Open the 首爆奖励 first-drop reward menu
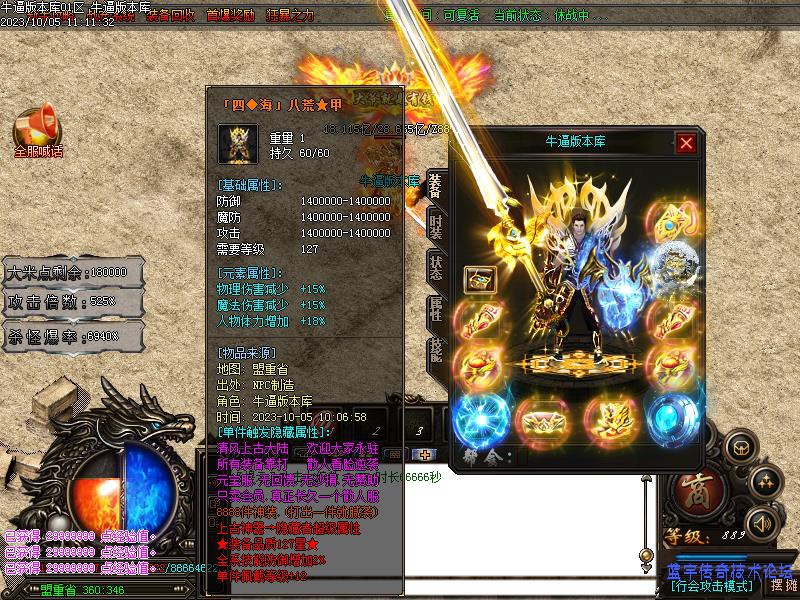Screen dimensions: 800x600 pos(230,16)
